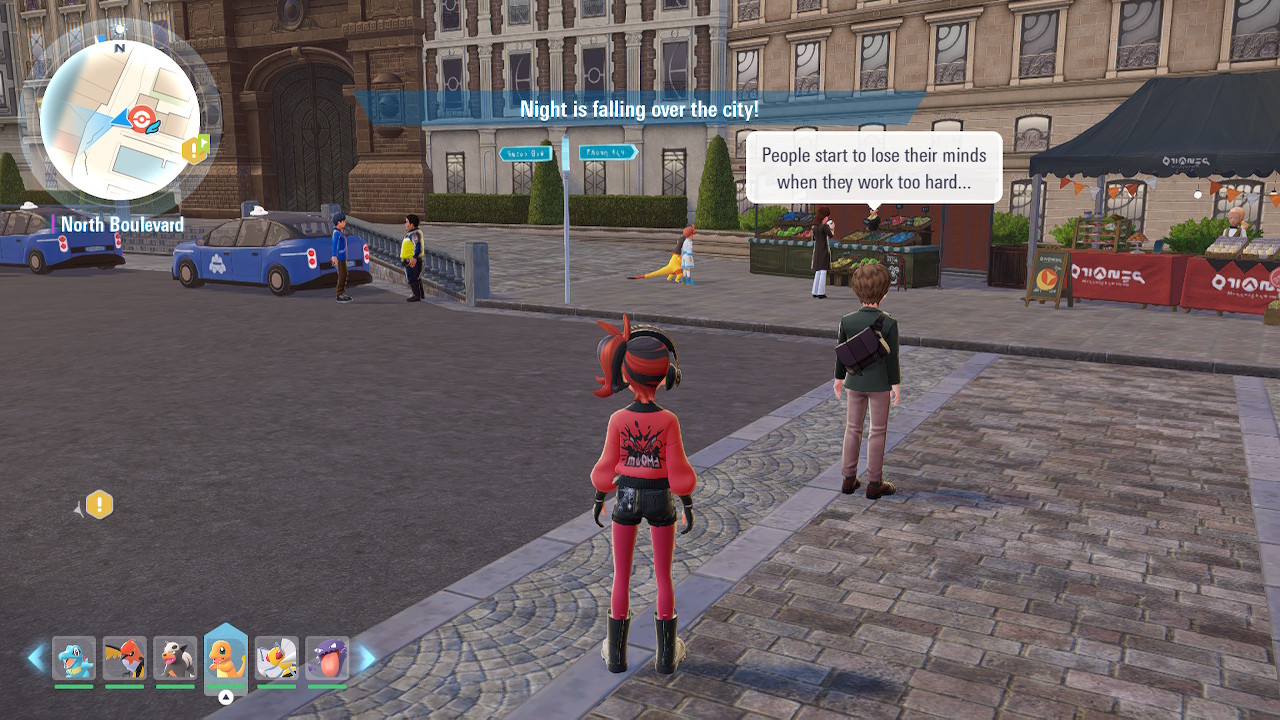Choose the purple Gastly party slot
The image size is (1280, 720).
pos(327,658)
